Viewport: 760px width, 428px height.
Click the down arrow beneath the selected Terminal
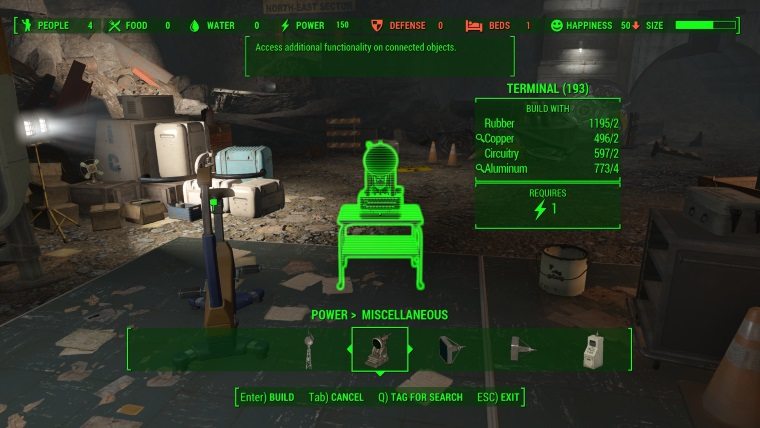[x=379, y=374]
